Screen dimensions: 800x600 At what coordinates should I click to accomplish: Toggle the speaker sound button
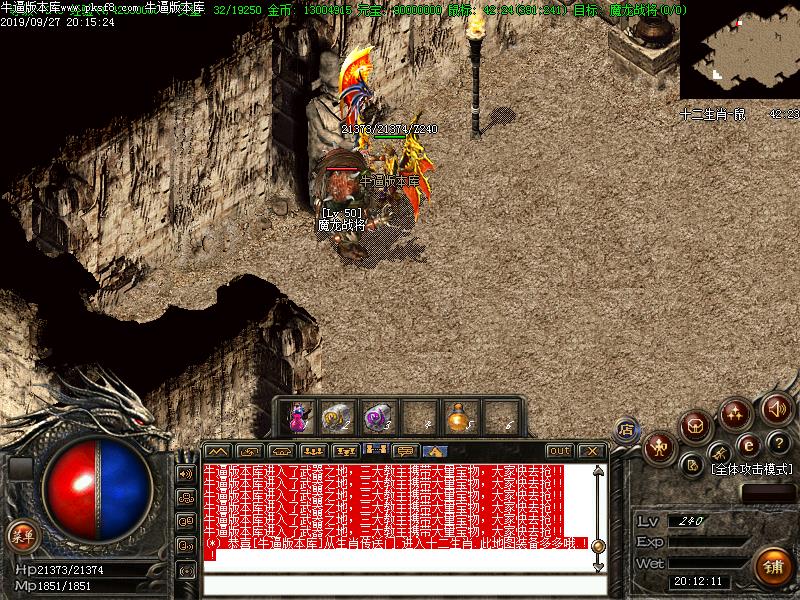point(776,408)
